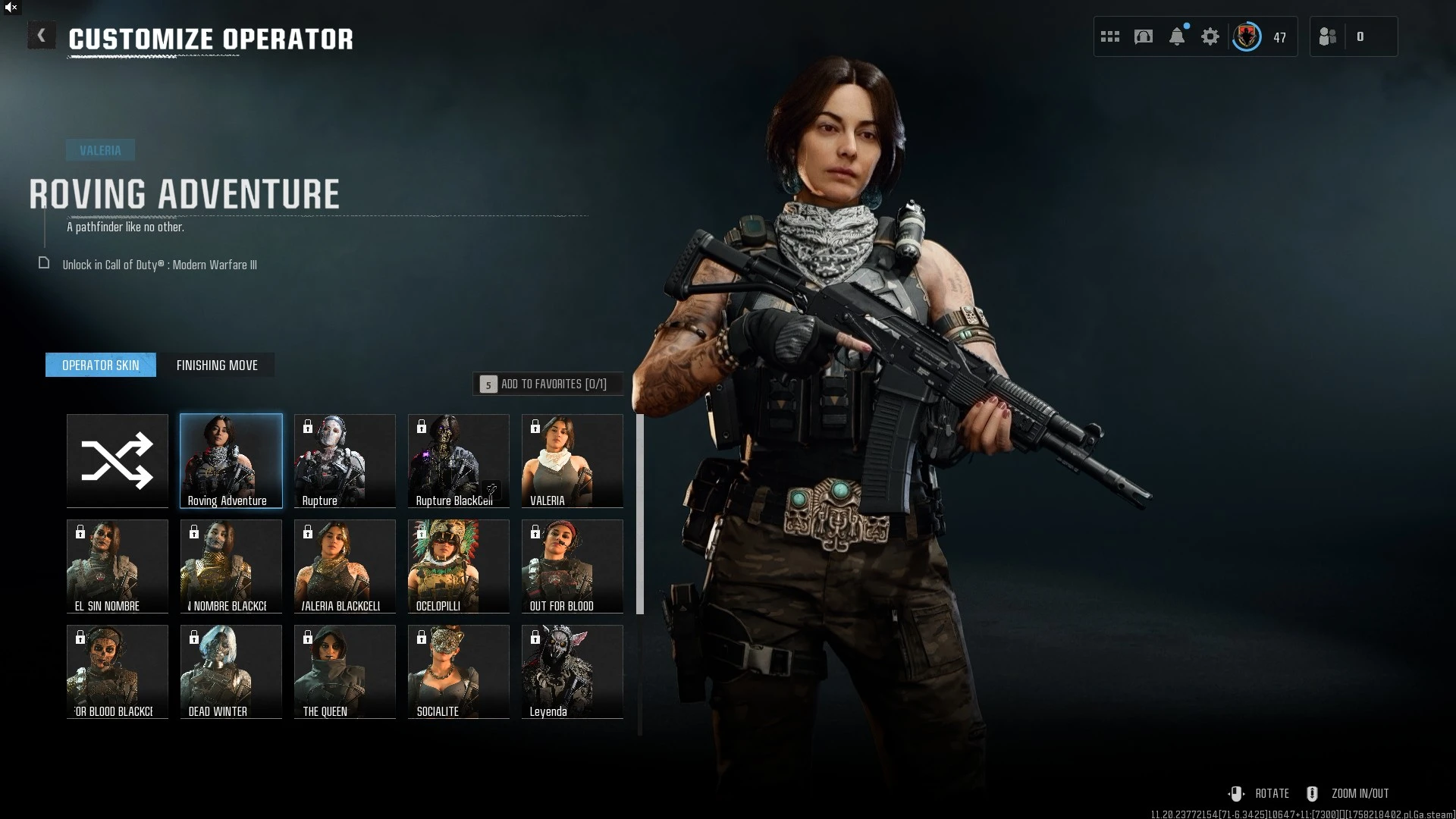Choose the Socialite skin tile
This screenshot has width=1456, height=819.
[x=459, y=671]
